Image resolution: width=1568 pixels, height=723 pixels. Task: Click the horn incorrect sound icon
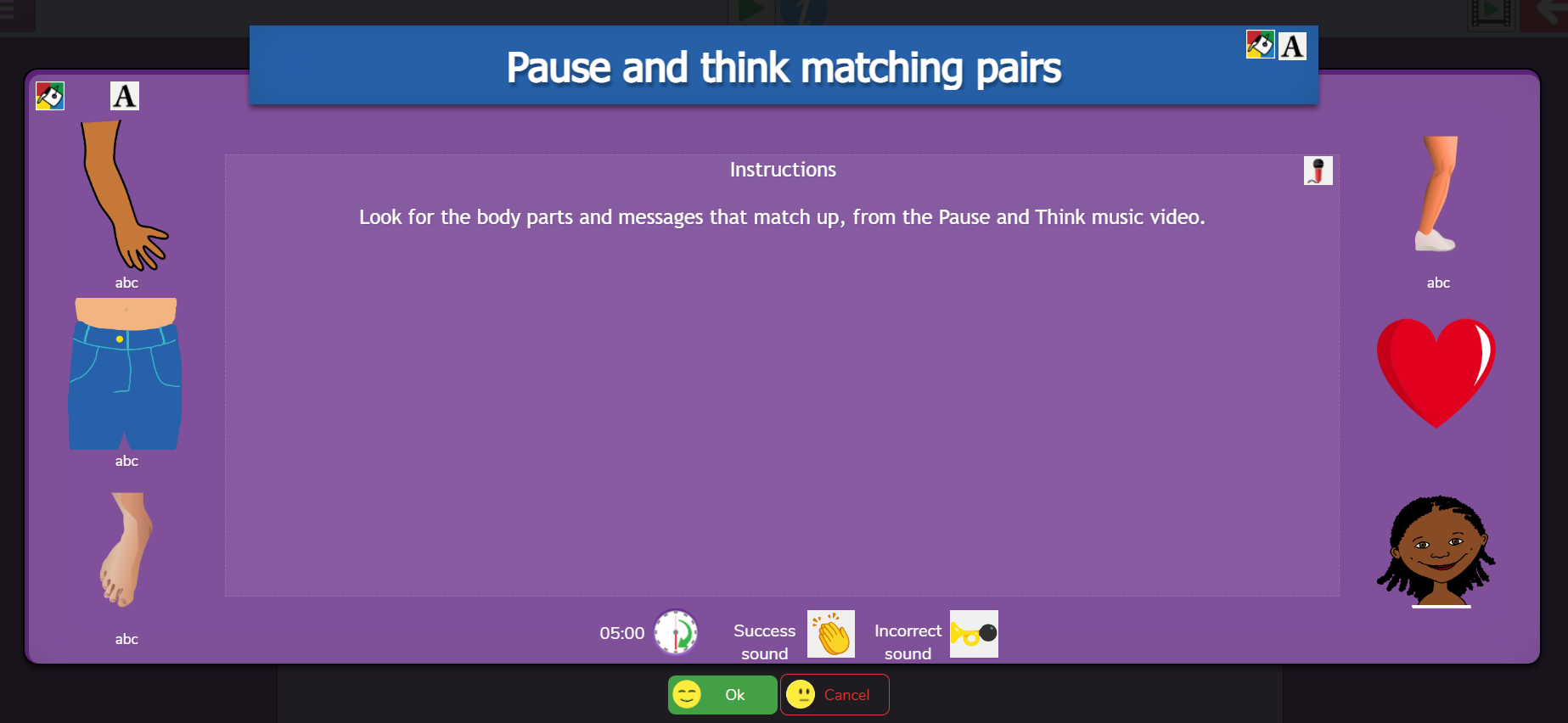pyautogui.click(x=973, y=634)
